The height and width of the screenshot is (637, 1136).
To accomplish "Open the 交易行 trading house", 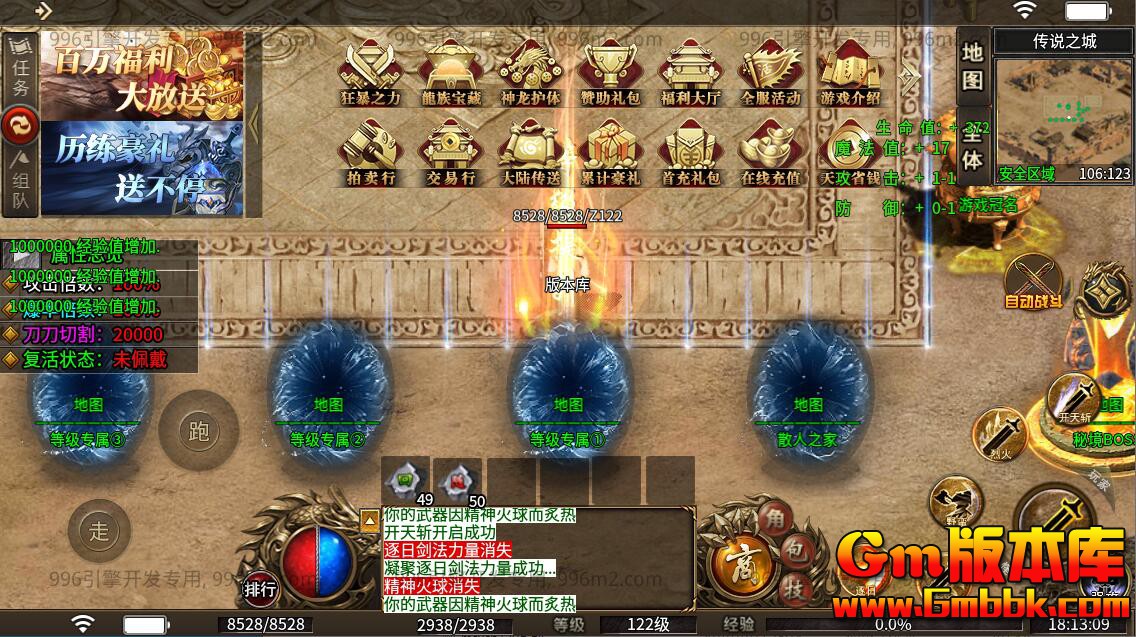I will (450, 151).
